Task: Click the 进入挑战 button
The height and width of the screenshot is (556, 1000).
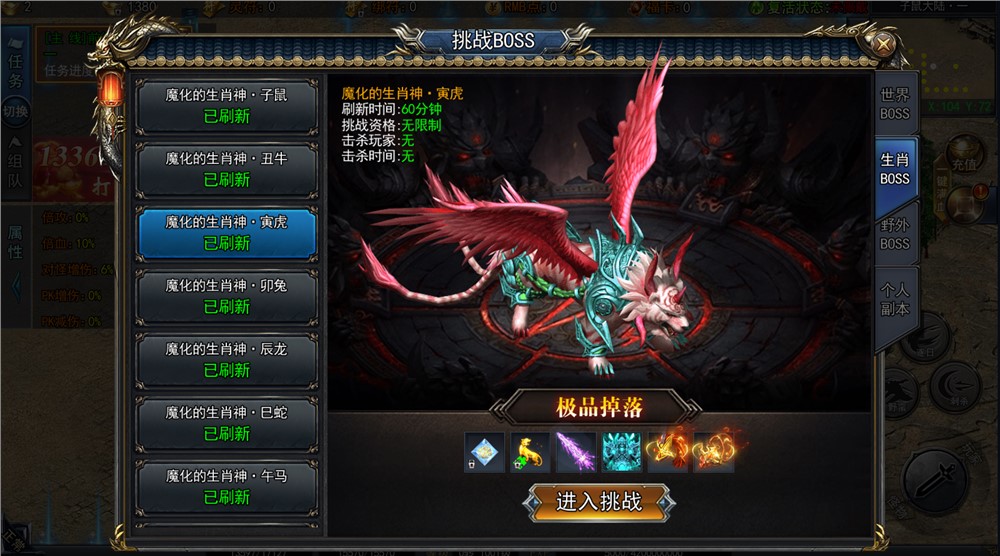Action: (599, 501)
